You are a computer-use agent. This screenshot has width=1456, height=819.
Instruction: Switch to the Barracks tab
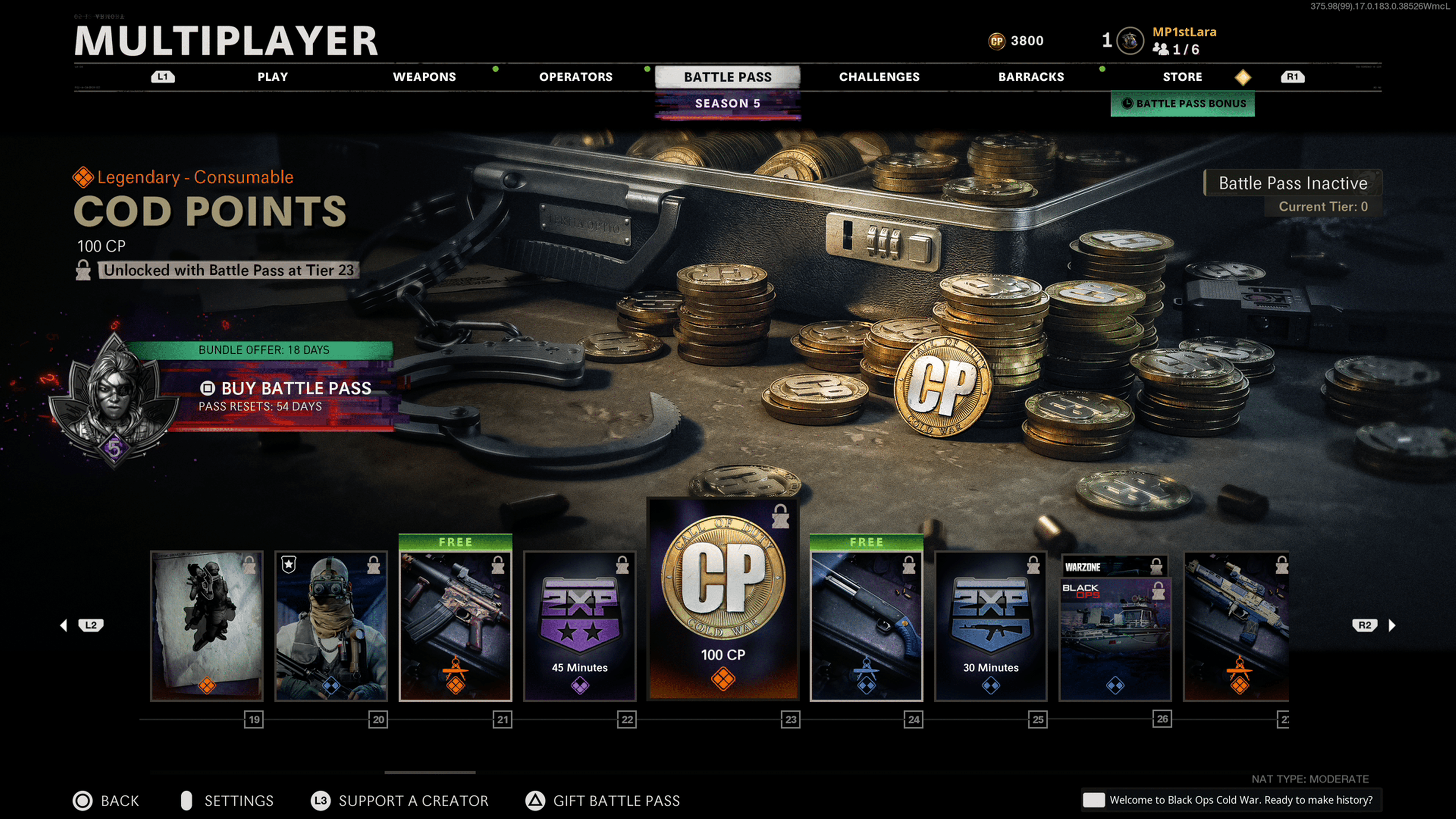(x=1031, y=77)
